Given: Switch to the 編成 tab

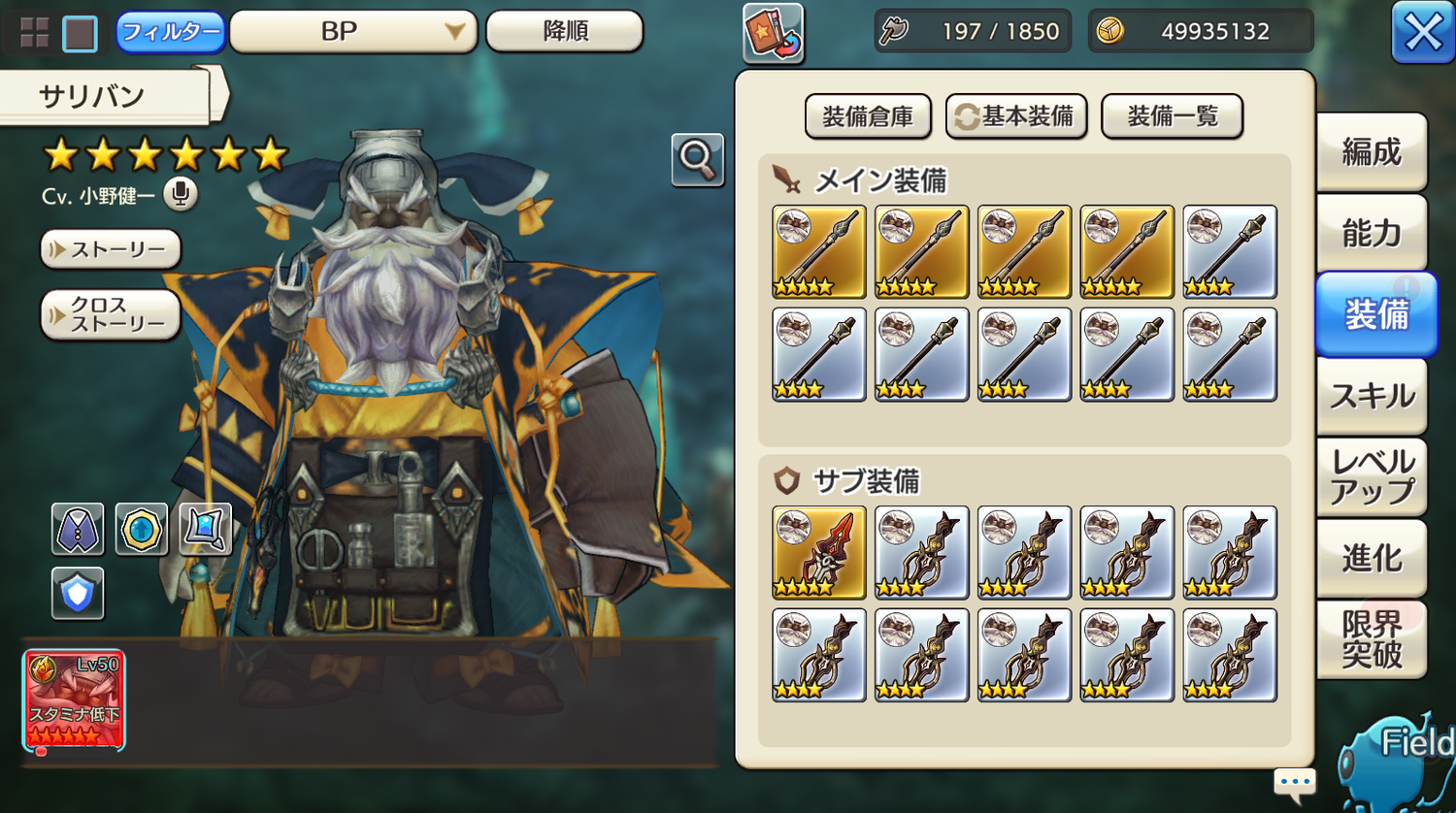Looking at the screenshot, I should pyautogui.click(x=1371, y=152).
